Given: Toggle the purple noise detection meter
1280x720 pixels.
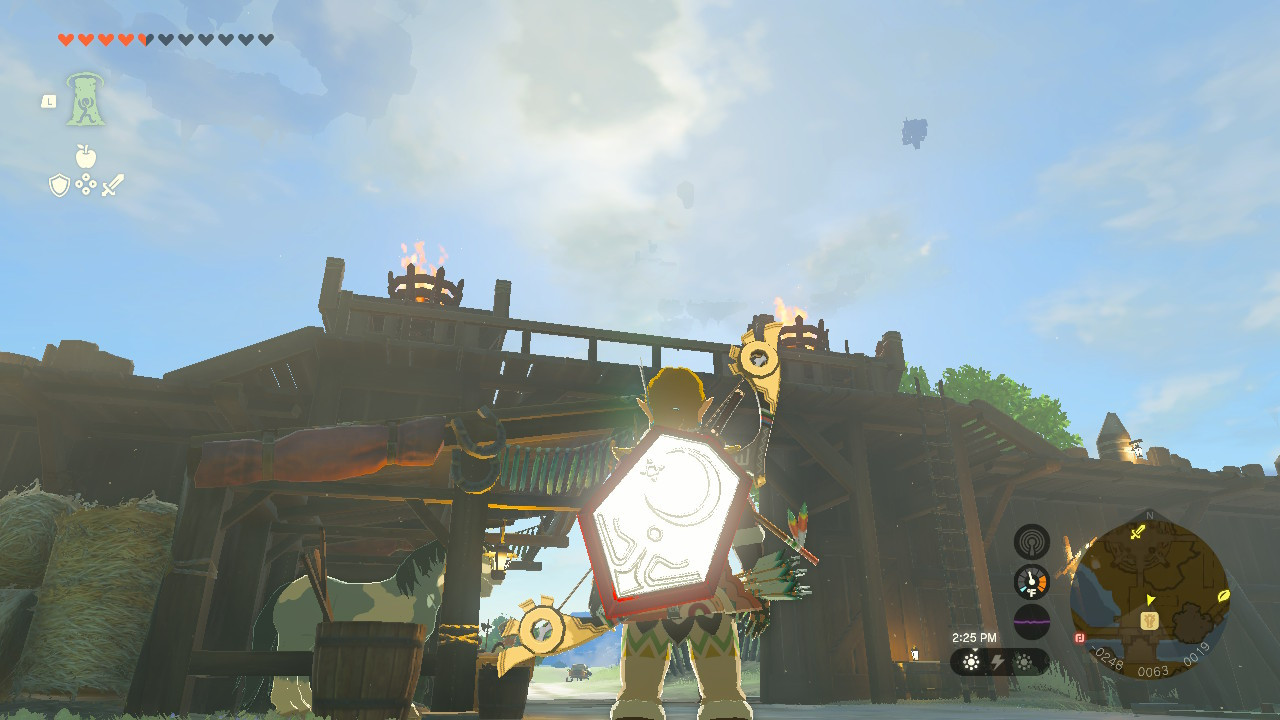Looking at the screenshot, I should 1032,622.
